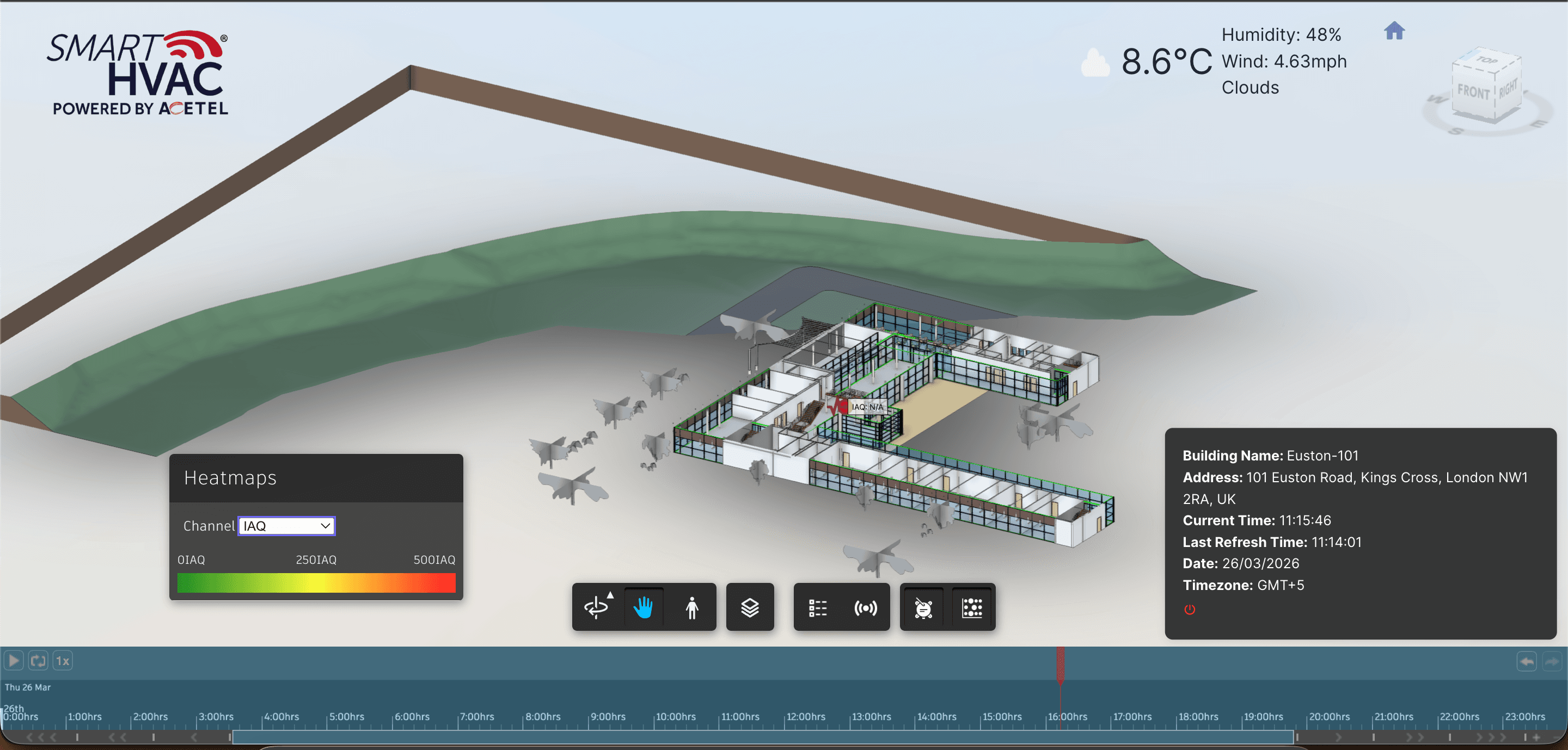Open the layers panel icon
This screenshot has height=750, width=1568.
point(749,606)
